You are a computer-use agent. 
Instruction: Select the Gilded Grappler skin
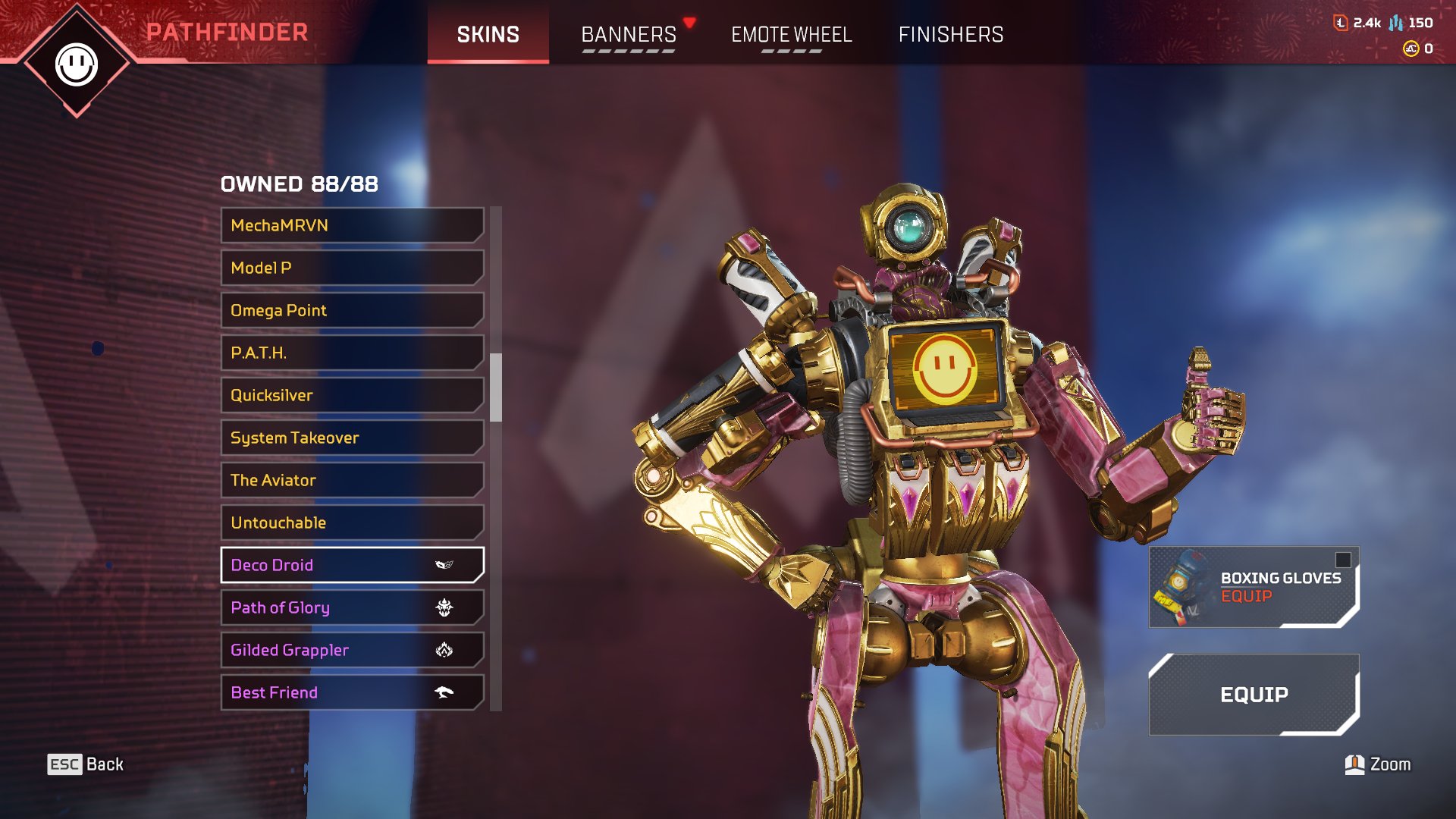pos(352,650)
